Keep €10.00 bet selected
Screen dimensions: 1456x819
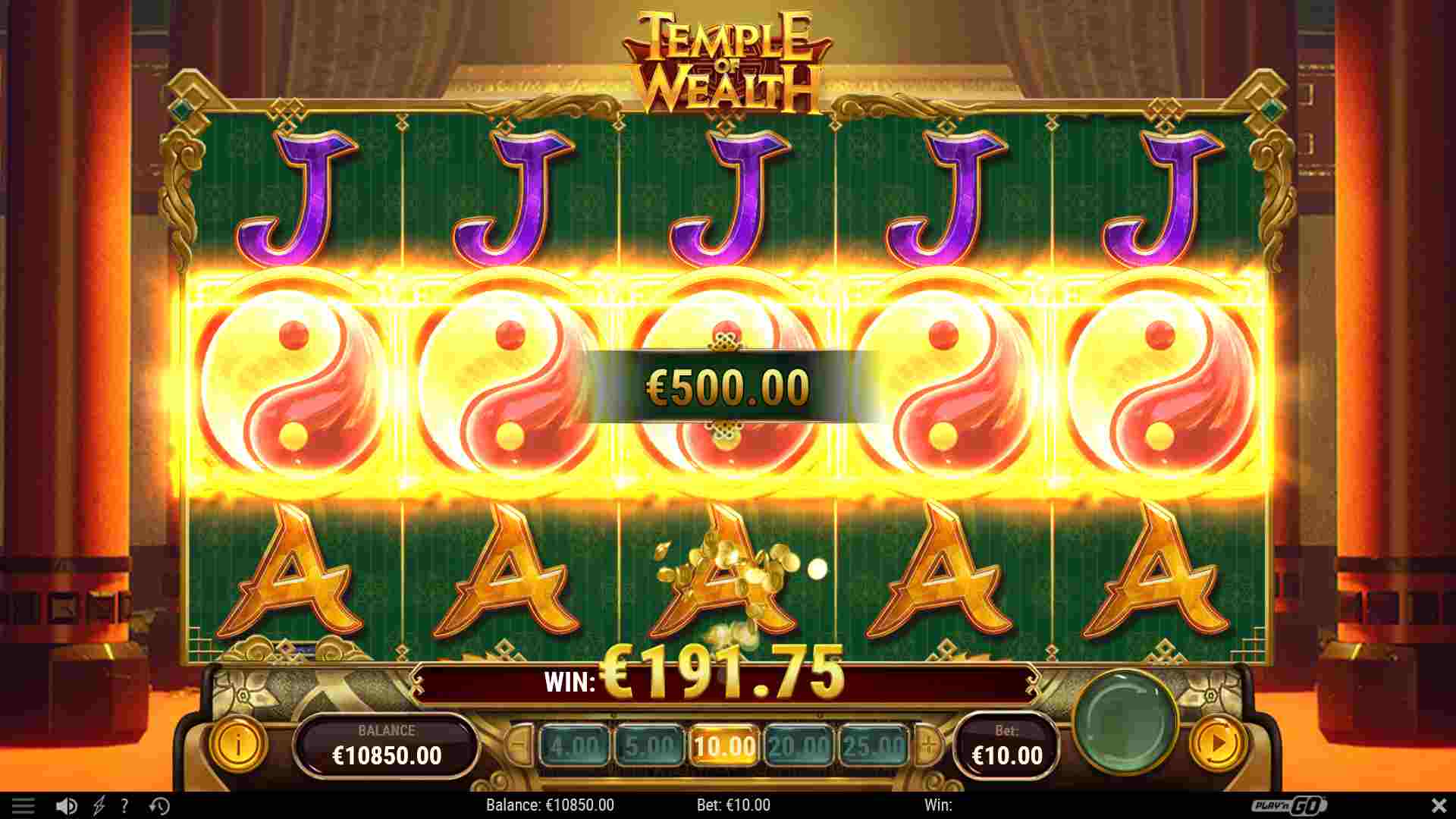point(724,745)
